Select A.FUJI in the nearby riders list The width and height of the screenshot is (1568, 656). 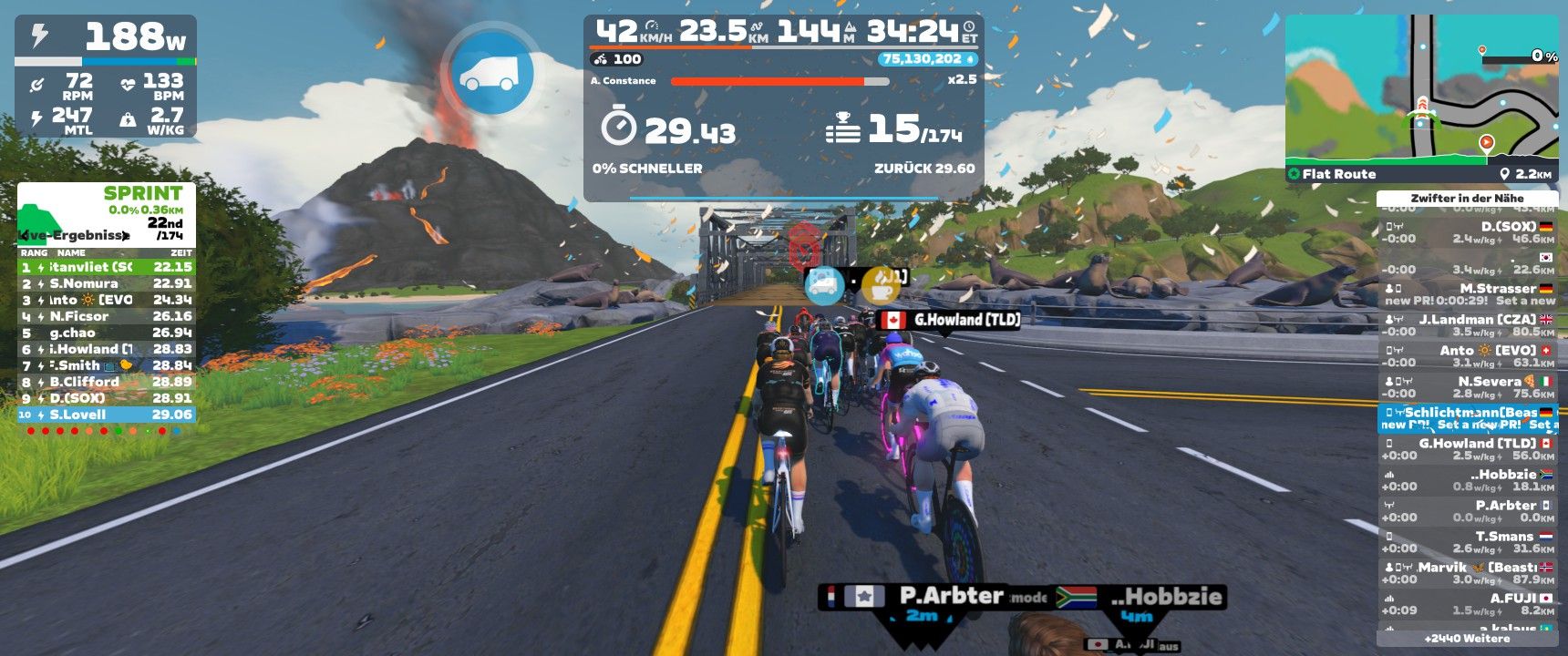coord(1467,604)
